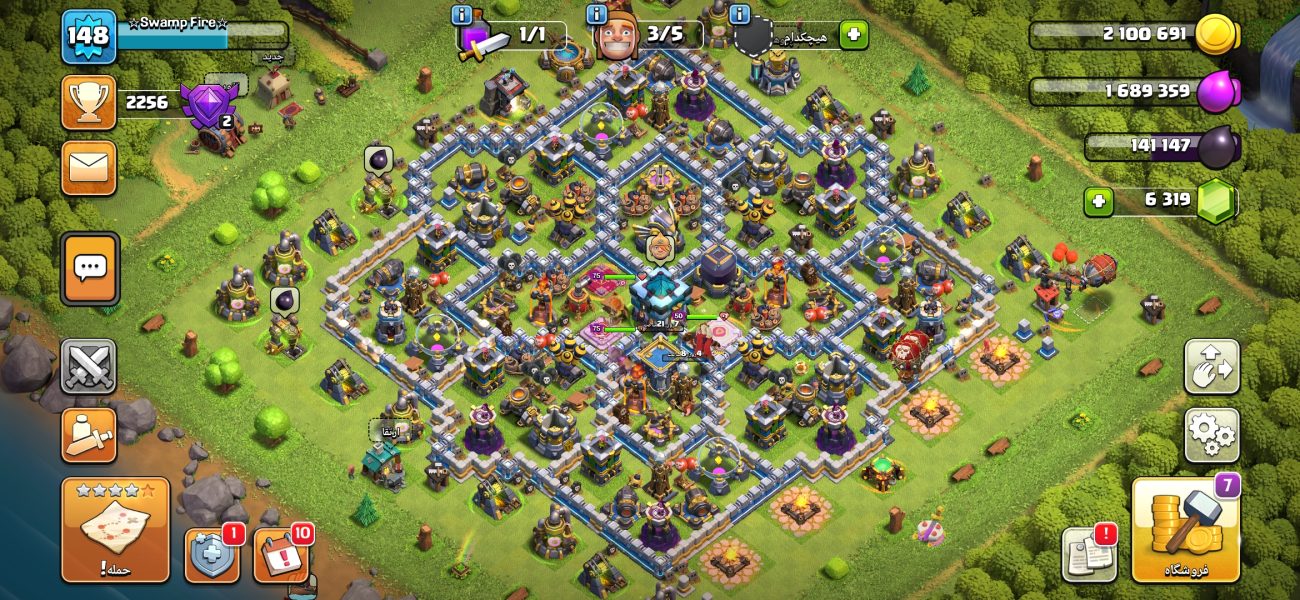1300x600 pixels.
Task: Show info for the shield status
Action: 740,15
